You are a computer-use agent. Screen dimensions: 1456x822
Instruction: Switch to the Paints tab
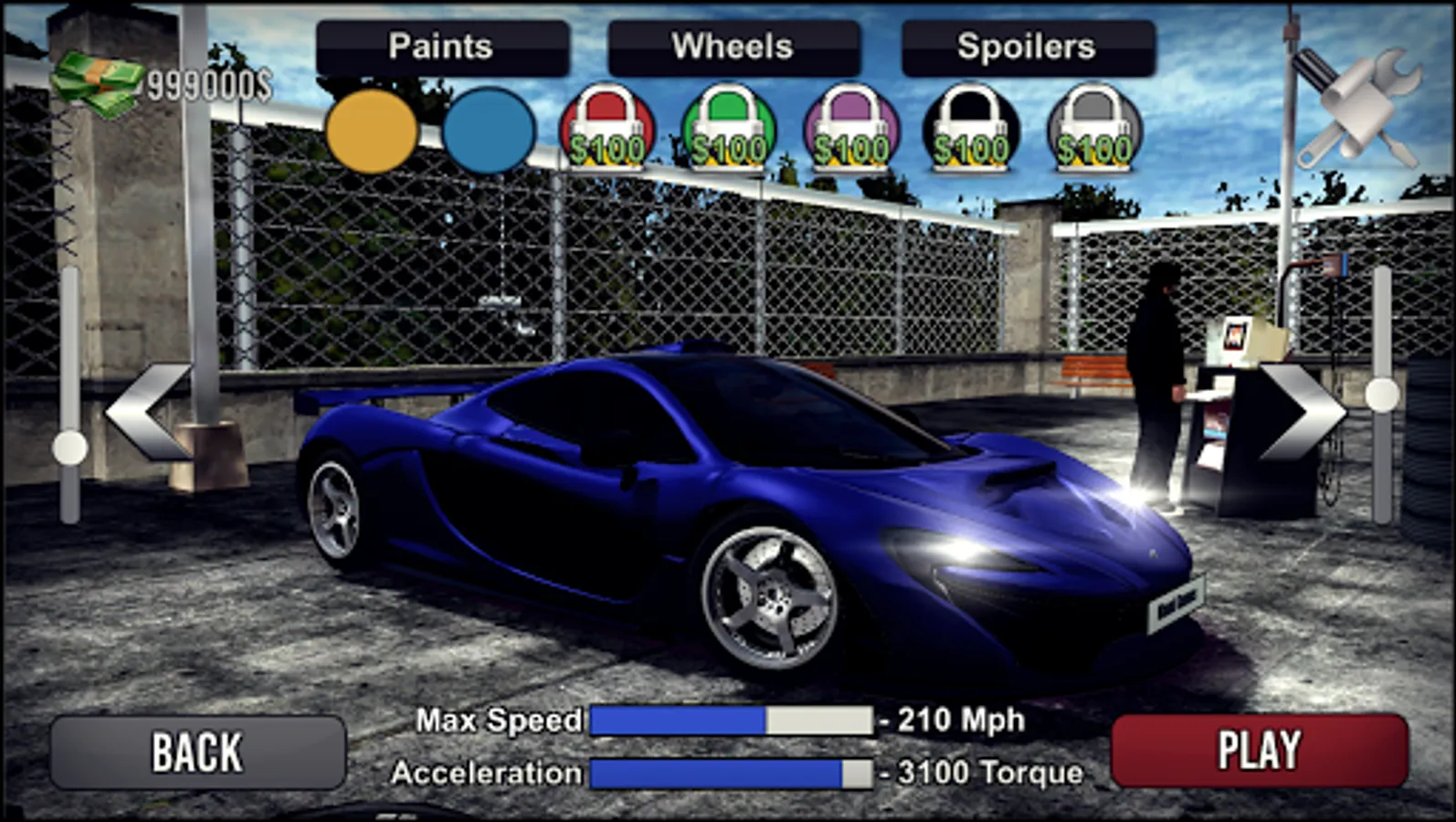(x=441, y=45)
